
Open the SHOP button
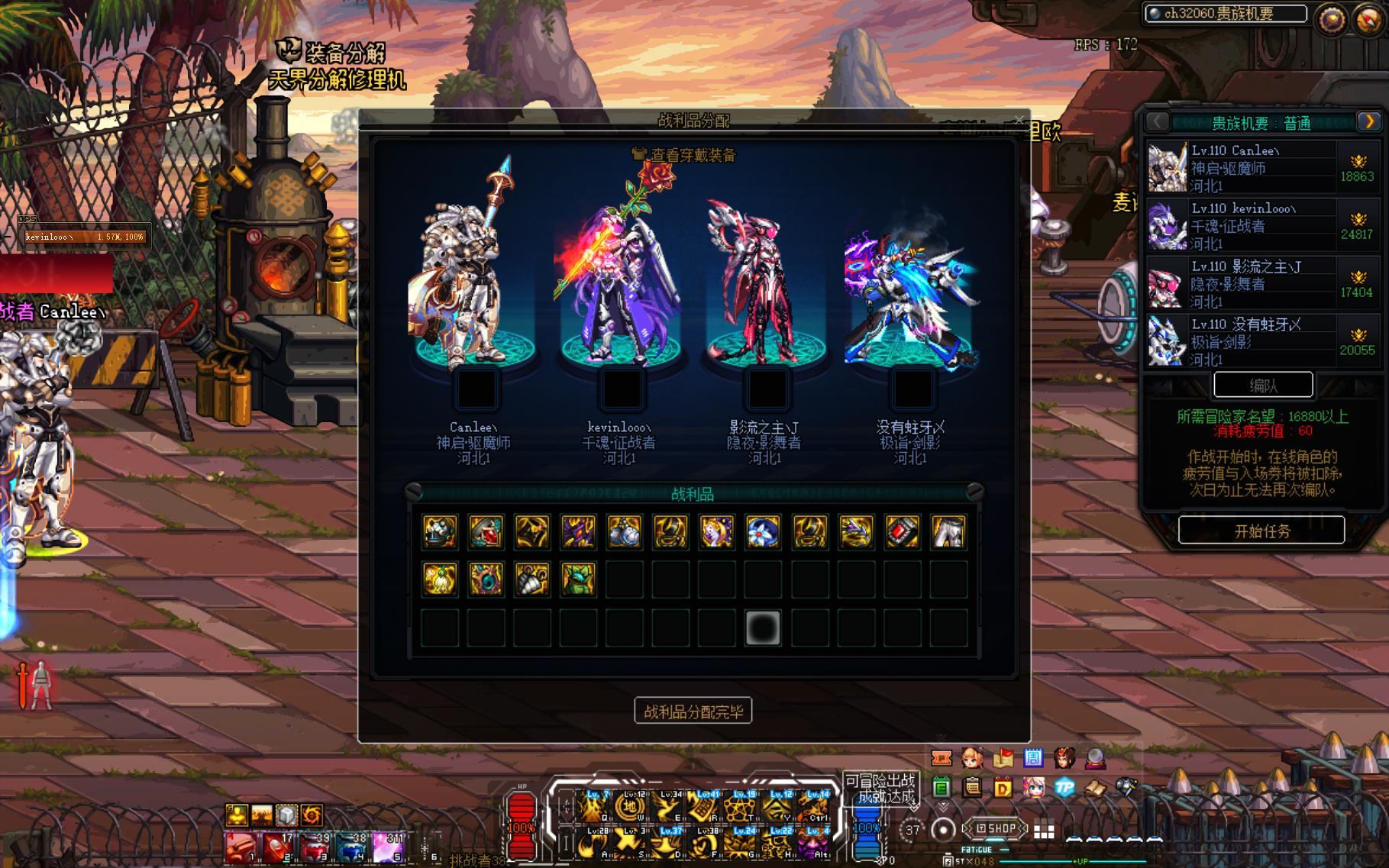coord(997,828)
